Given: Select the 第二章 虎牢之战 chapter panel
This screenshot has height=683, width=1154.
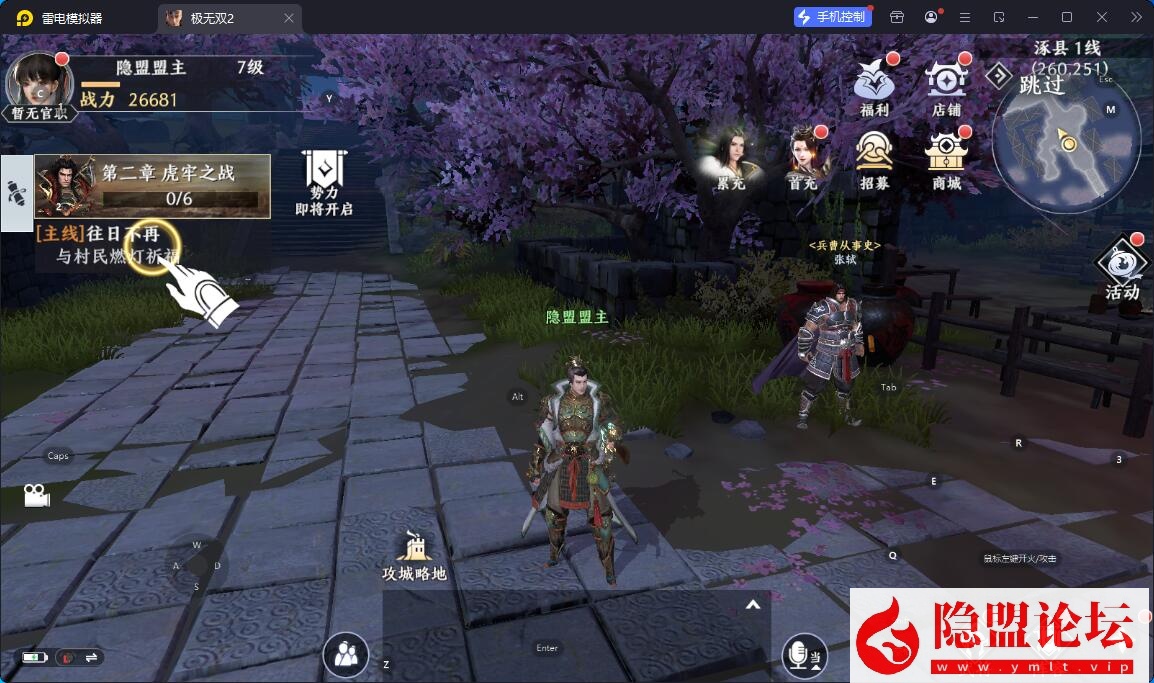Looking at the screenshot, I should 153,186.
